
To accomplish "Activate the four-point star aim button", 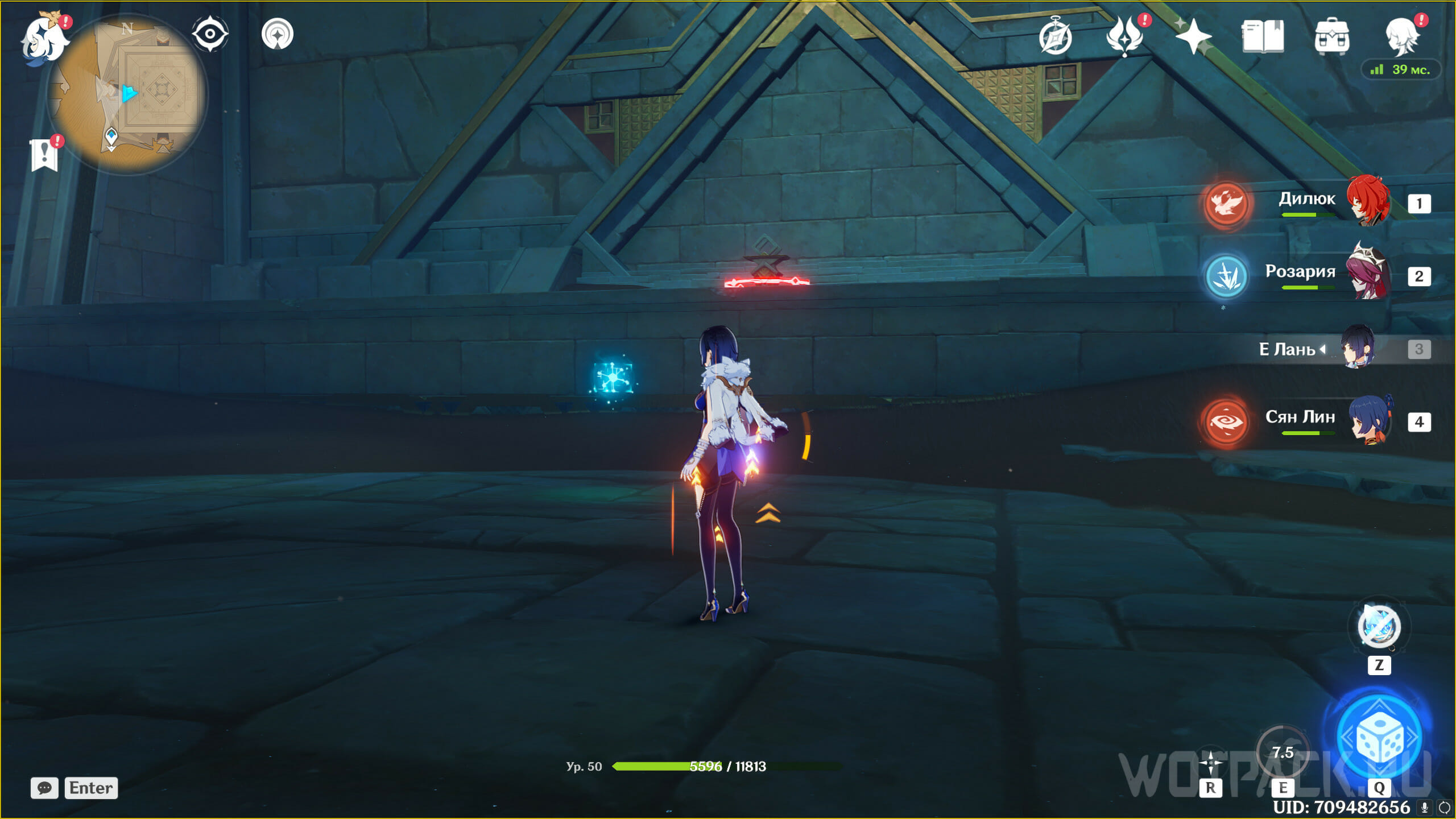I will tap(1210, 762).
